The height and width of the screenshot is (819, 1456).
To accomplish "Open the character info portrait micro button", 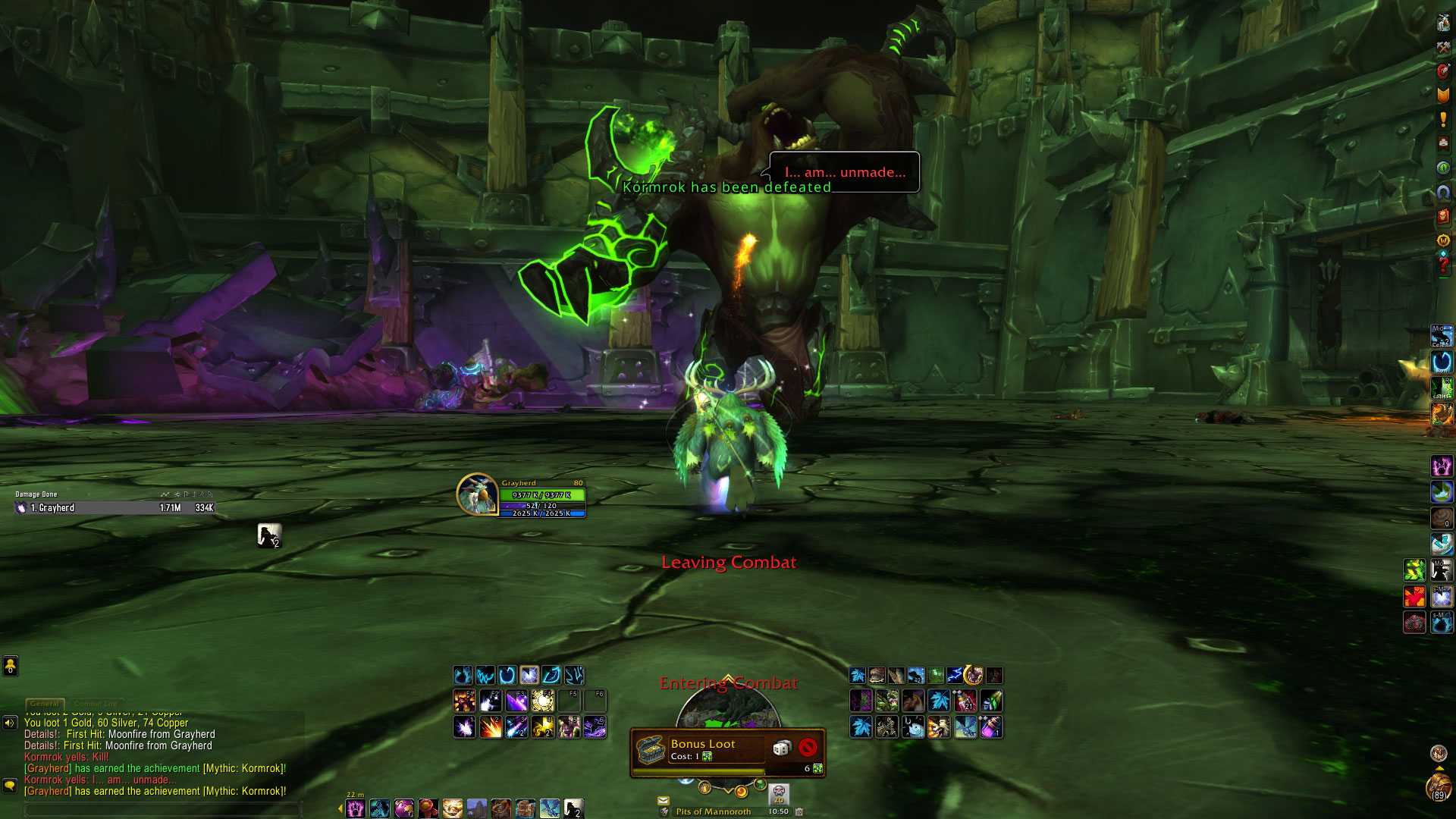I will pos(1443,23).
